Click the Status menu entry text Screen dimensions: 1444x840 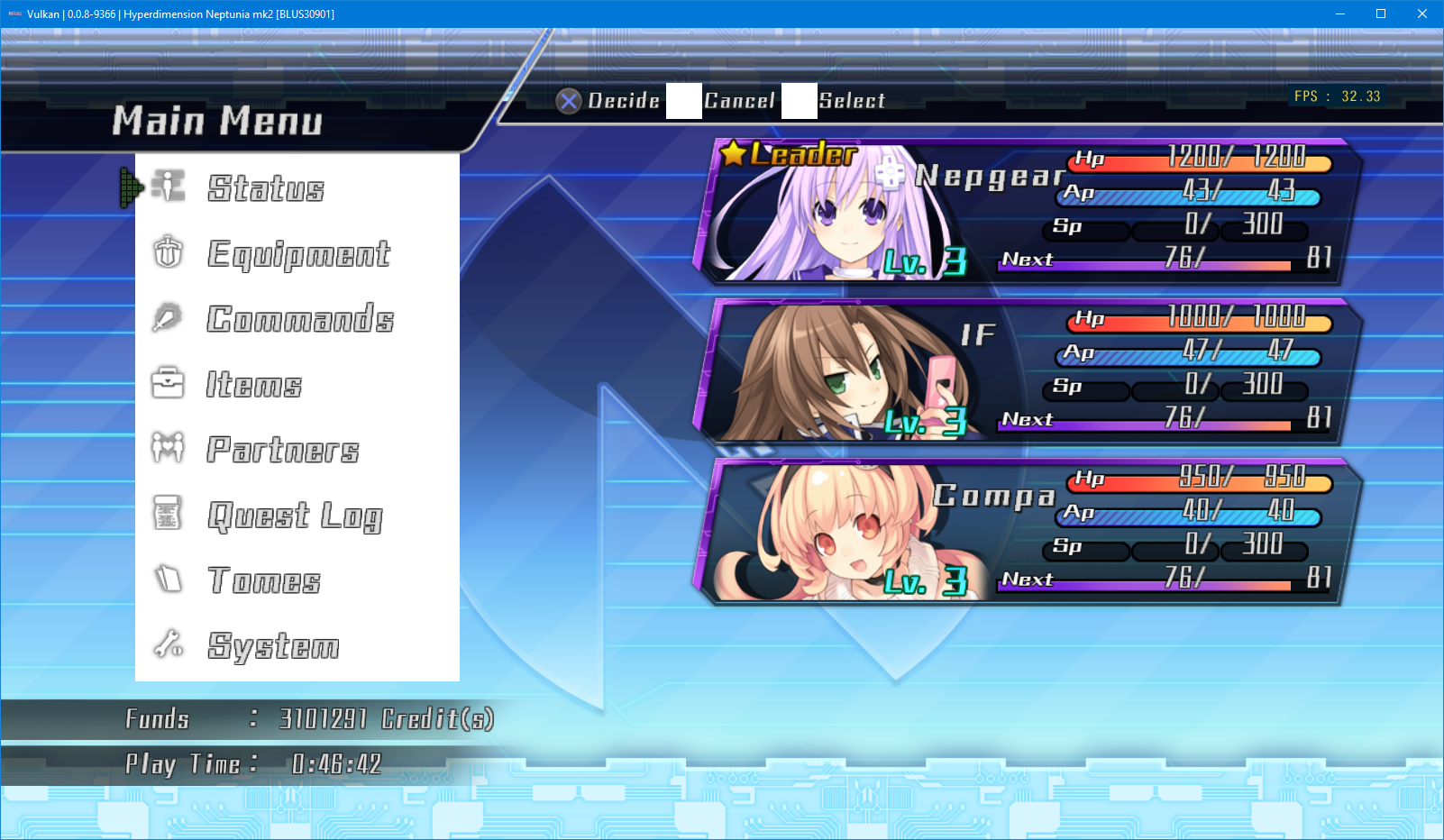click(x=264, y=187)
